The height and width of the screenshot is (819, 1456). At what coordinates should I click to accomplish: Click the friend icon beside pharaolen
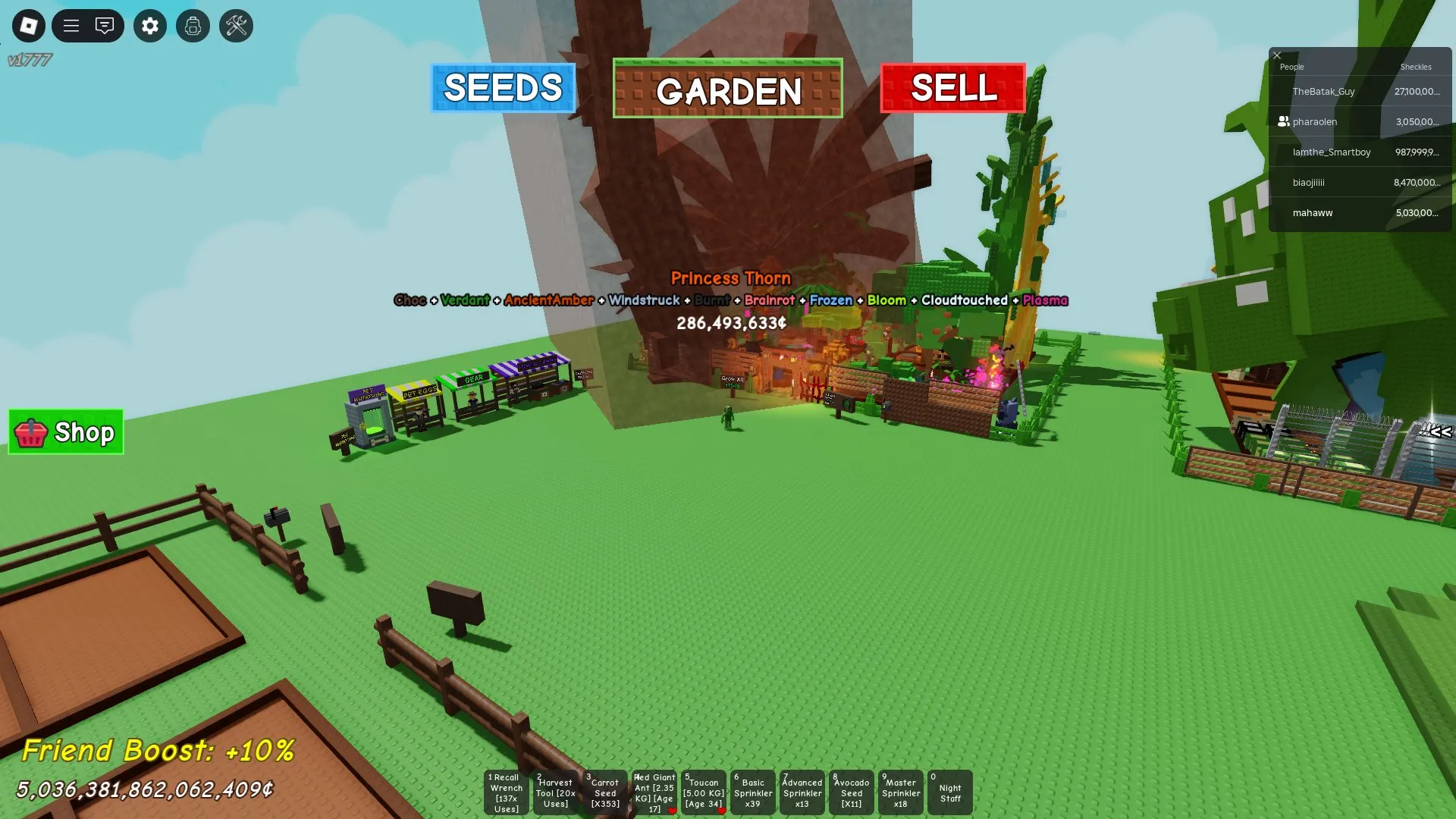(1283, 121)
